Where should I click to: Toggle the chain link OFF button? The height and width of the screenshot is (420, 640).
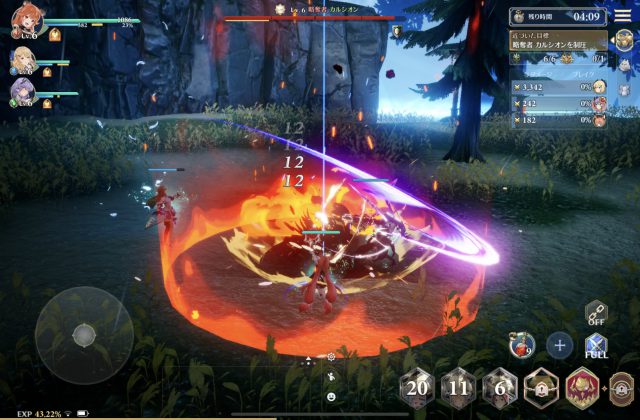point(598,314)
